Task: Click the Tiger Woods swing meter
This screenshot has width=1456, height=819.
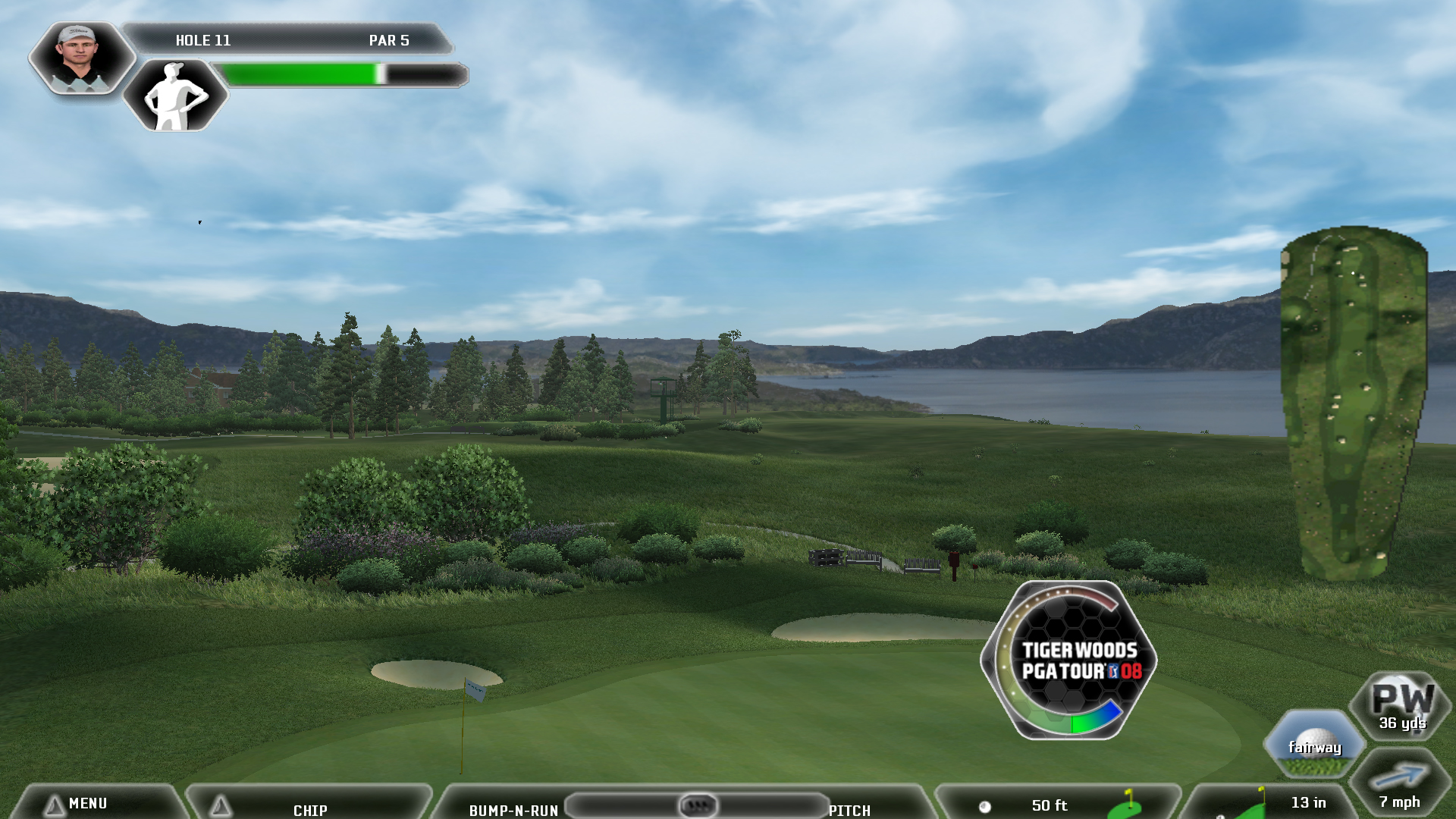Action: 1070,660
